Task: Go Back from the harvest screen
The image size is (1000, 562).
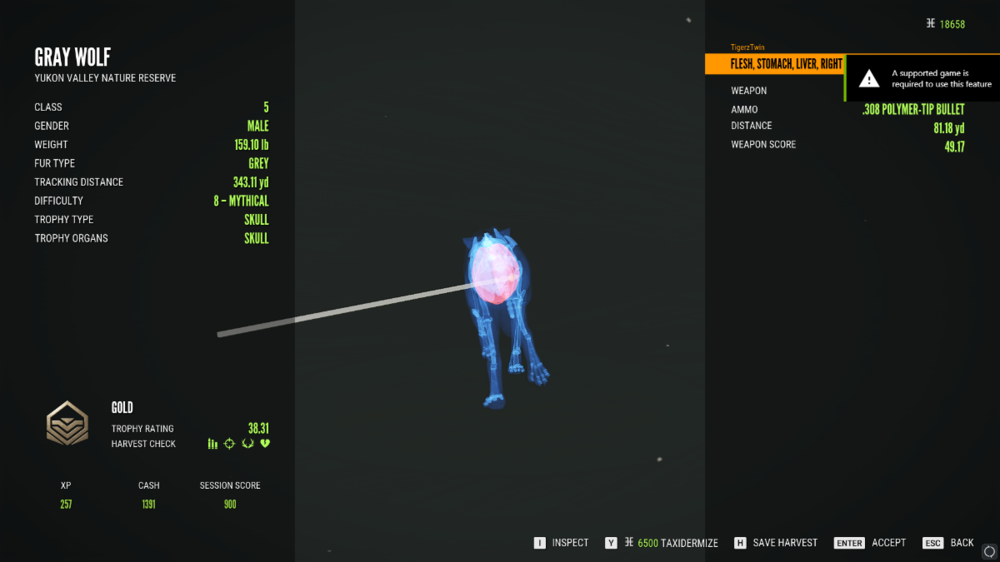Action: tap(949, 543)
